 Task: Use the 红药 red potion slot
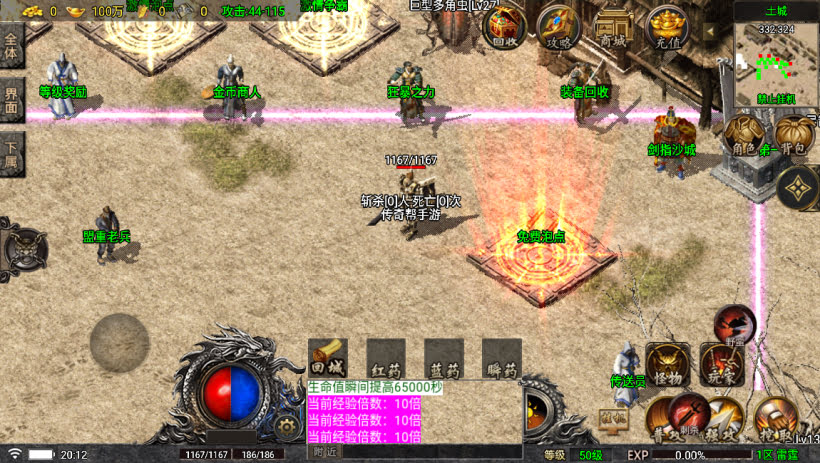pos(386,358)
